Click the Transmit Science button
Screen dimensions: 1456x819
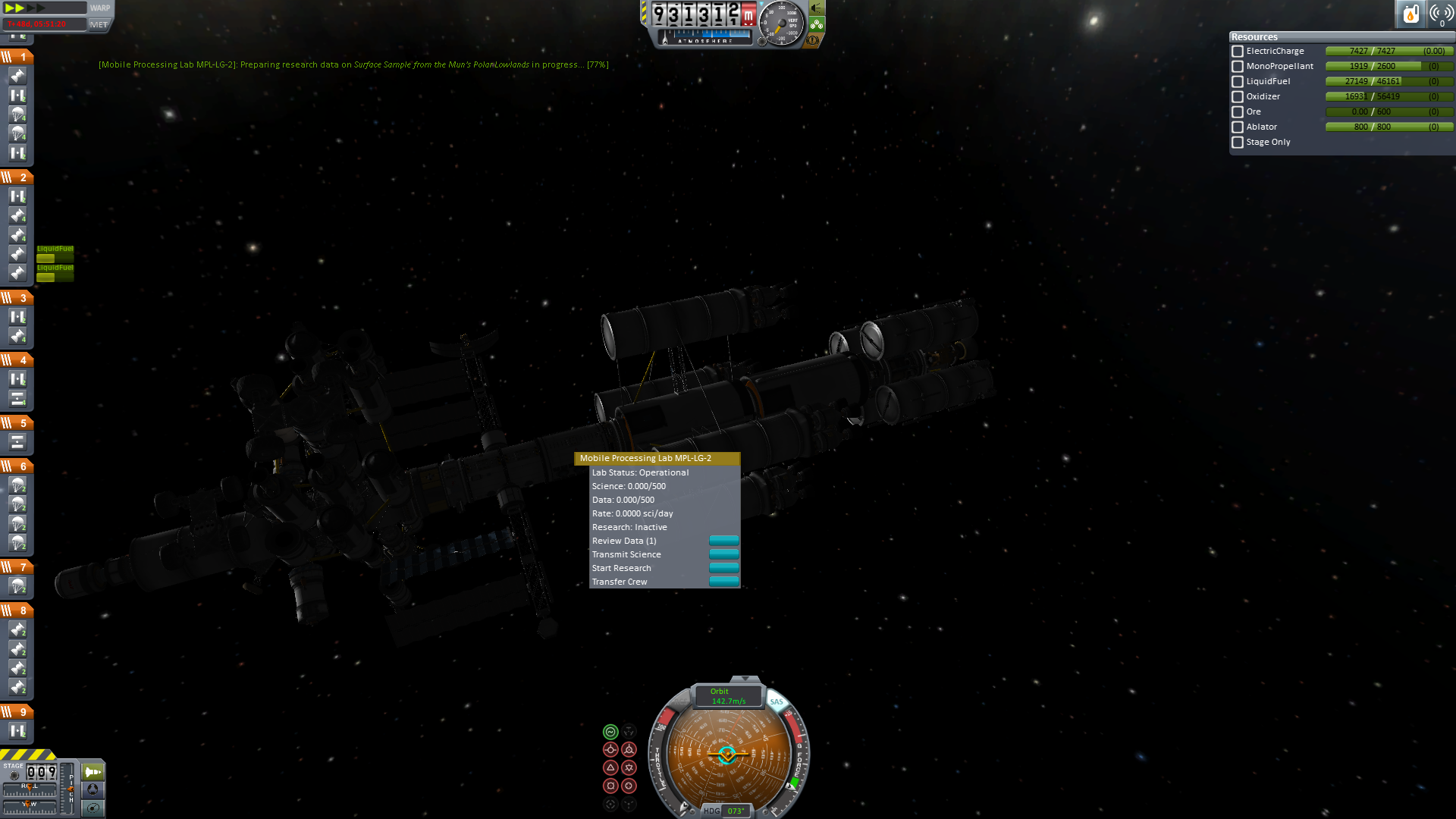(x=723, y=554)
